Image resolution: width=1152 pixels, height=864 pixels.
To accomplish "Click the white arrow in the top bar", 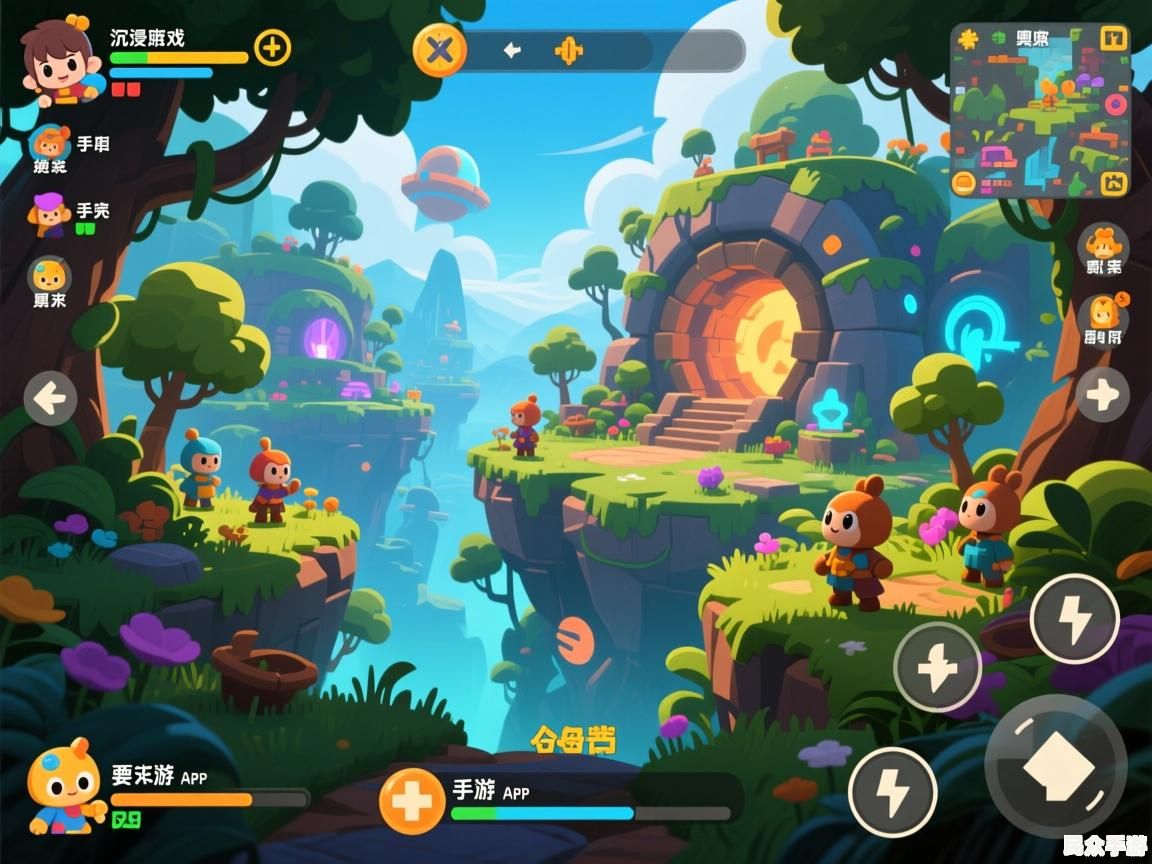I will 512,50.
